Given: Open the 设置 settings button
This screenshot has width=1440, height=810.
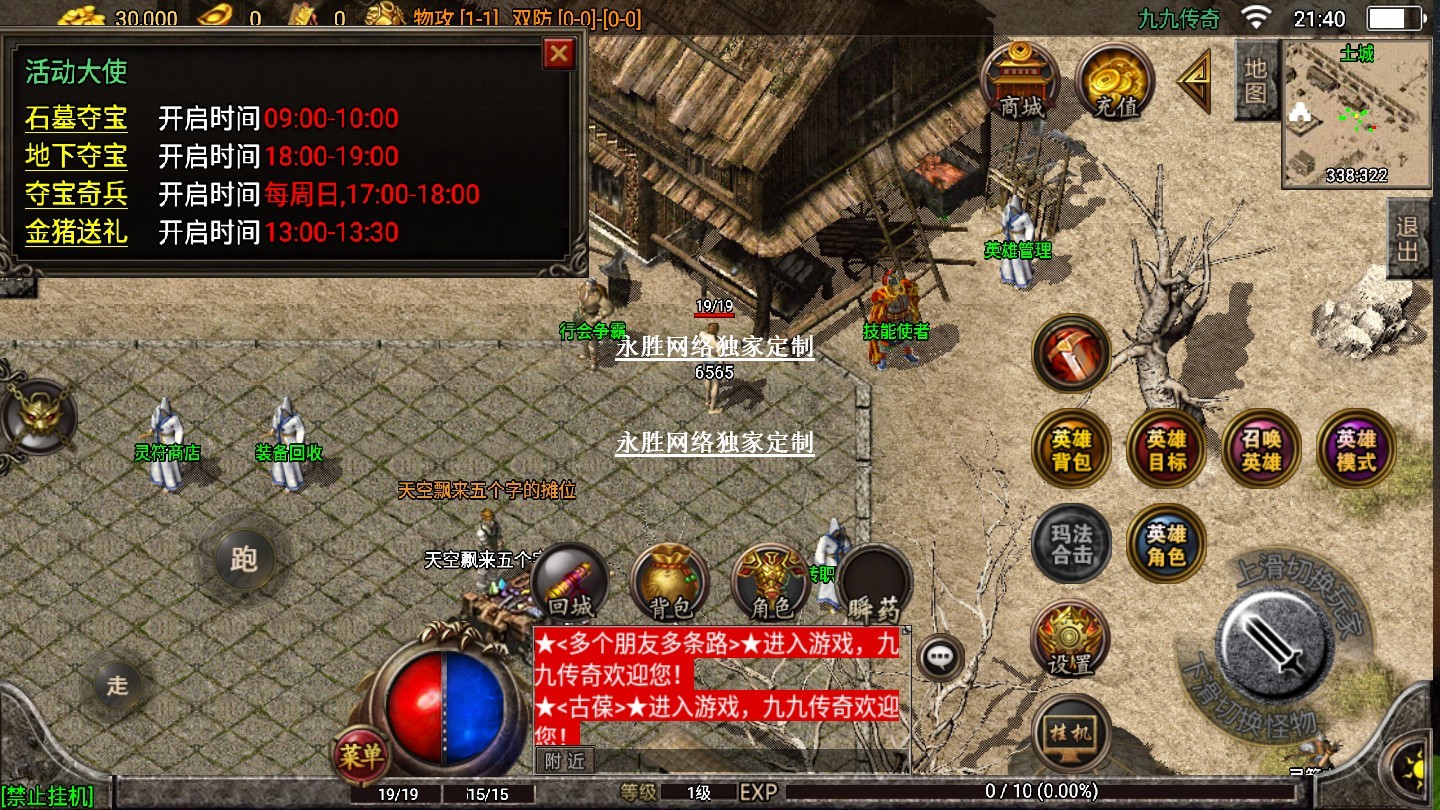Looking at the screenshot, I should 1071,640.
